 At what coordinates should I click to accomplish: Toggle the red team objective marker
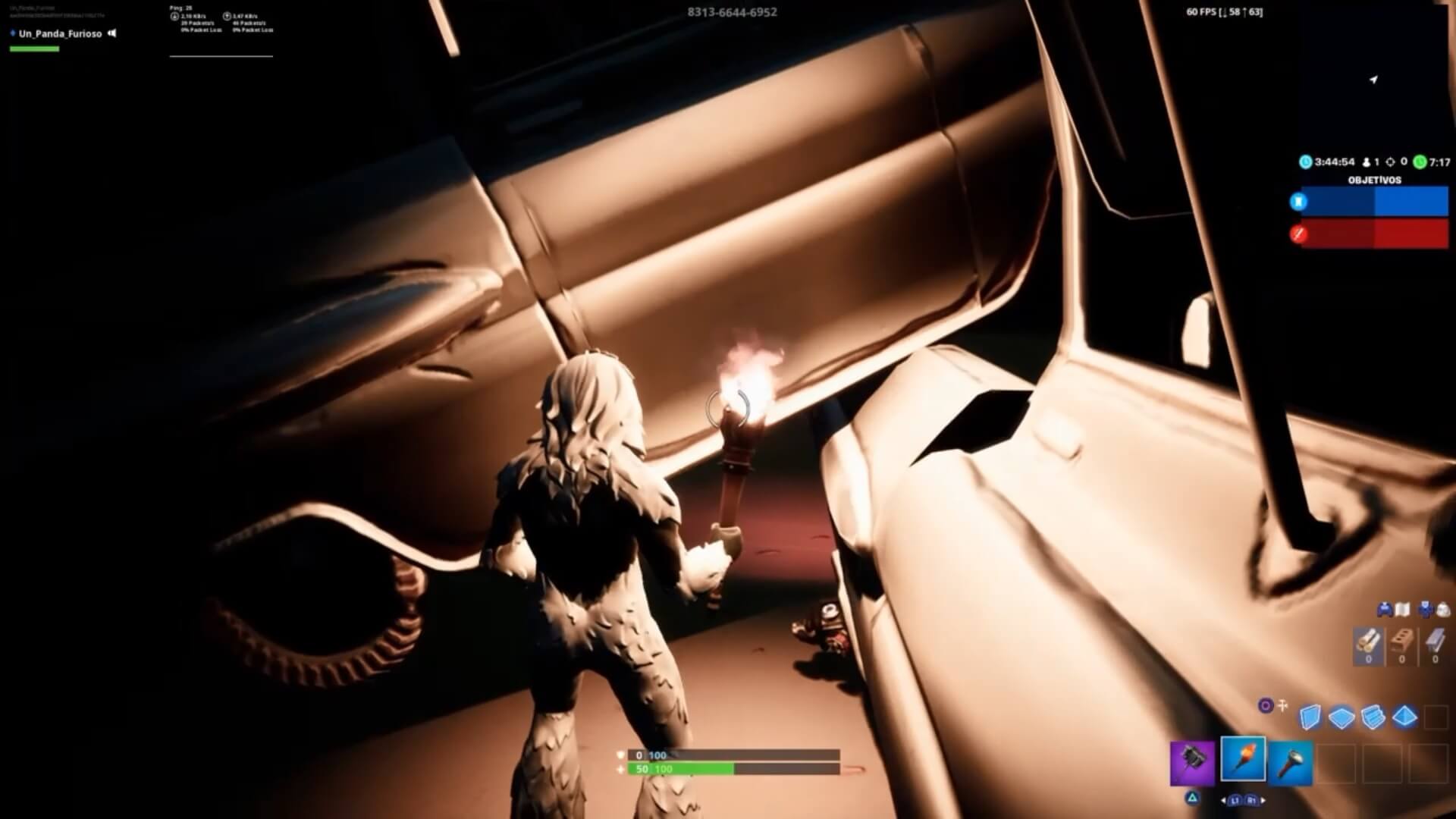[x=1298, y=234]
